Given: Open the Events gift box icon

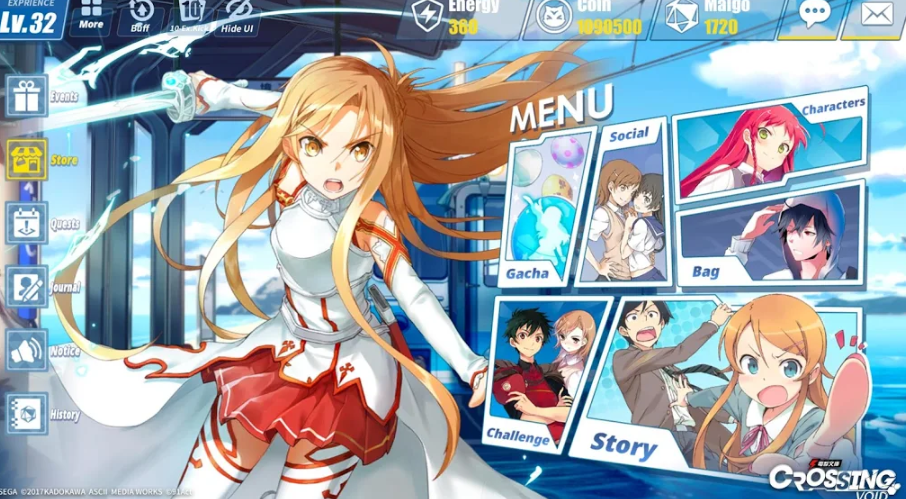Looking at the screenshot, I should click(x=27, y=96).
